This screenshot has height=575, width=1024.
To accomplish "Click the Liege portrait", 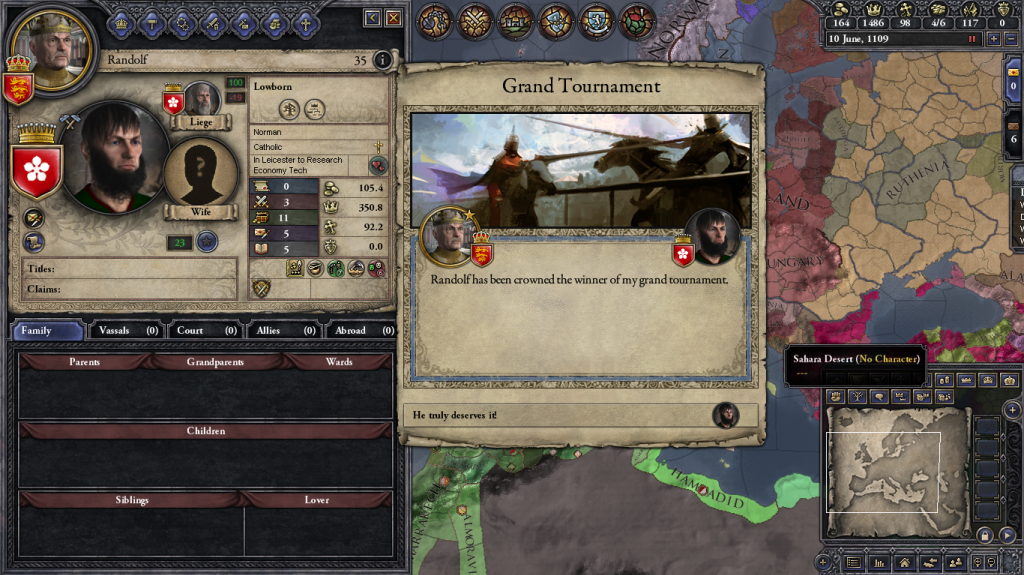I will point(203,100).
